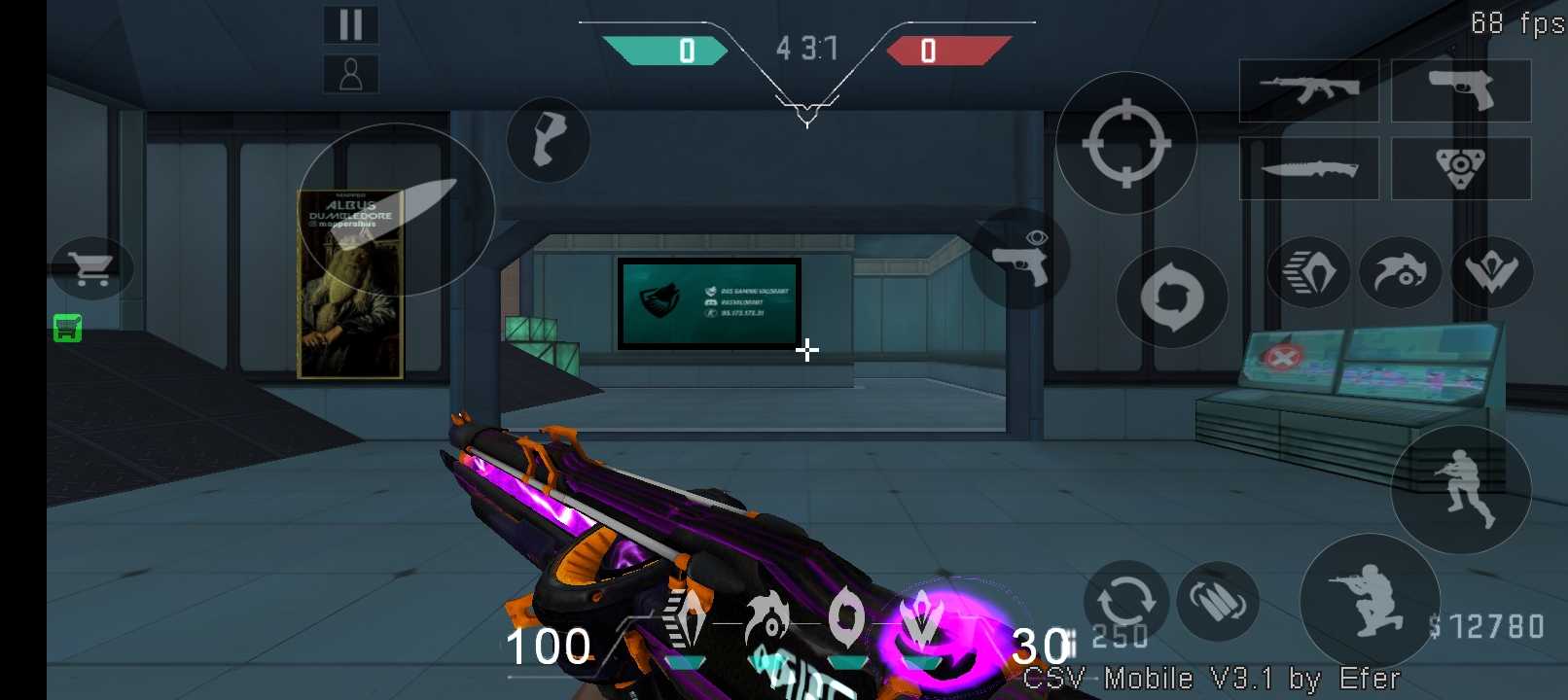The height and width of the screenshot is (700, 1568).
Task: Tap the bullets magazine button
Action: [x=1217, y=601]
